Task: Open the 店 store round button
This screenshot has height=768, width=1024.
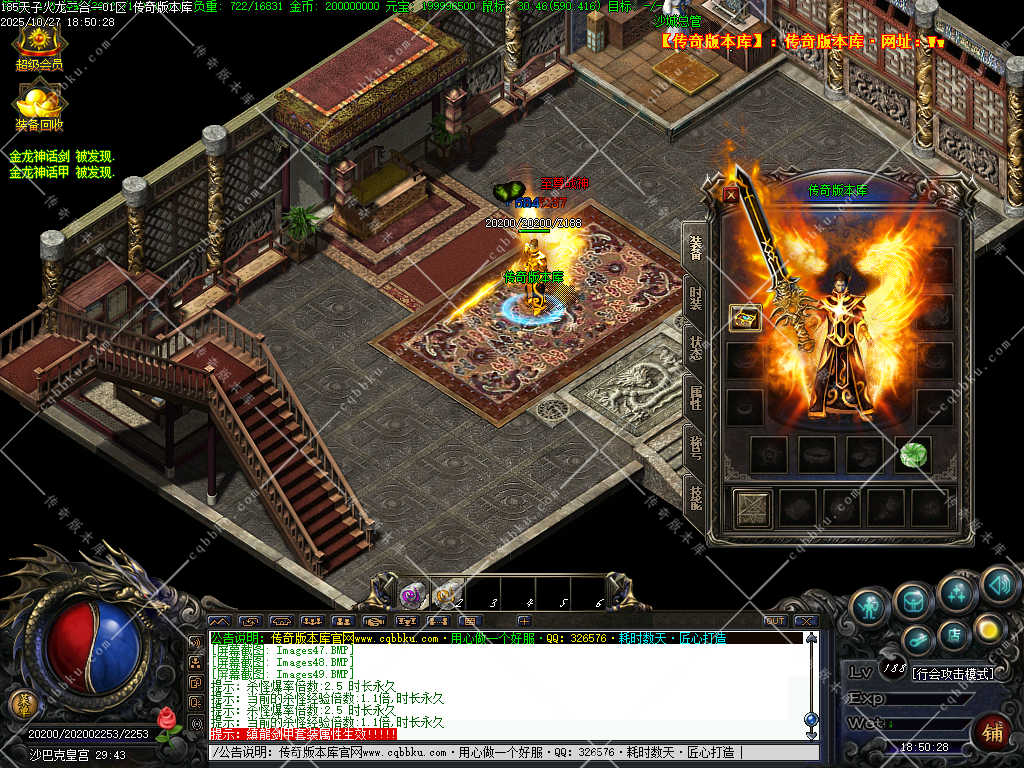Action: coord(953,632)
